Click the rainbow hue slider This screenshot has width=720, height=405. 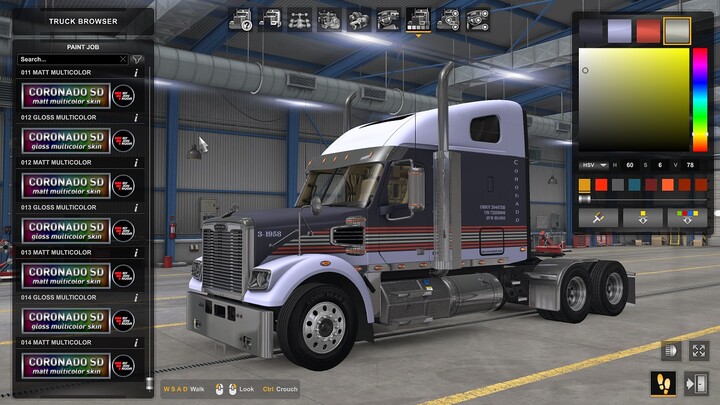[x=700, y=98]
